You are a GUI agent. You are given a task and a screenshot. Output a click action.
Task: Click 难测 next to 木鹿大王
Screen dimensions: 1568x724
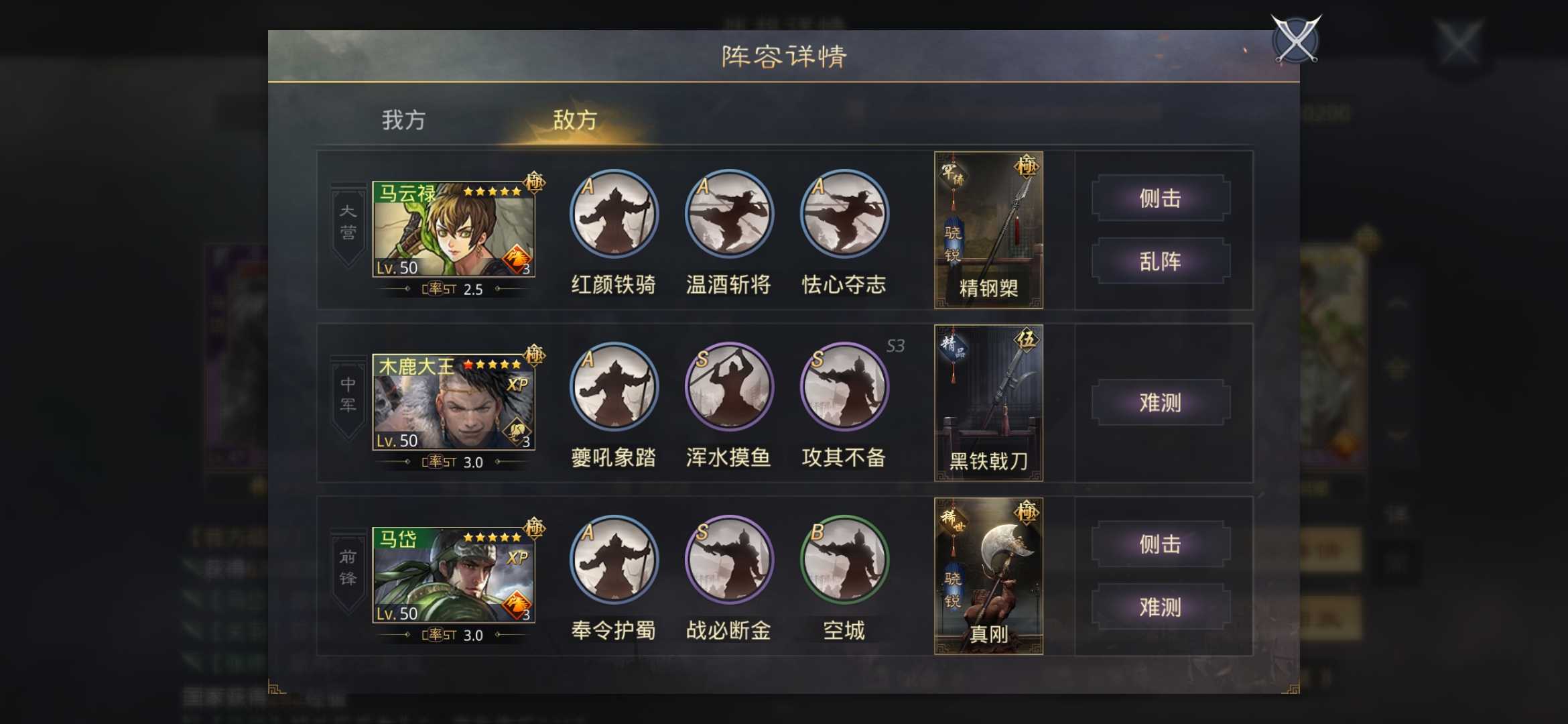[1161, 403]
